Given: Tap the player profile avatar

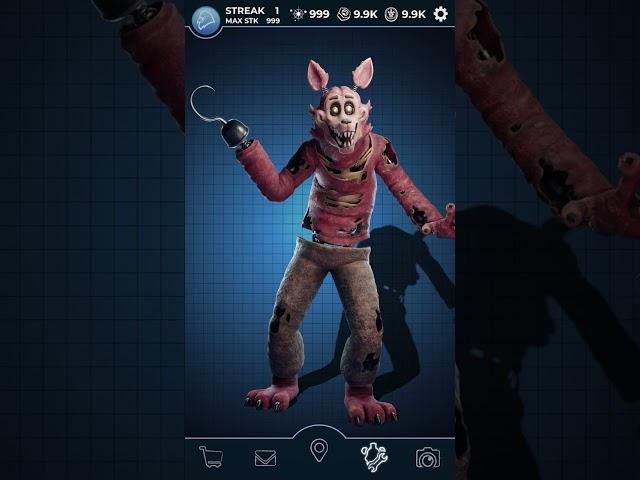Looking at the screenshot, I should coord(206,20).
